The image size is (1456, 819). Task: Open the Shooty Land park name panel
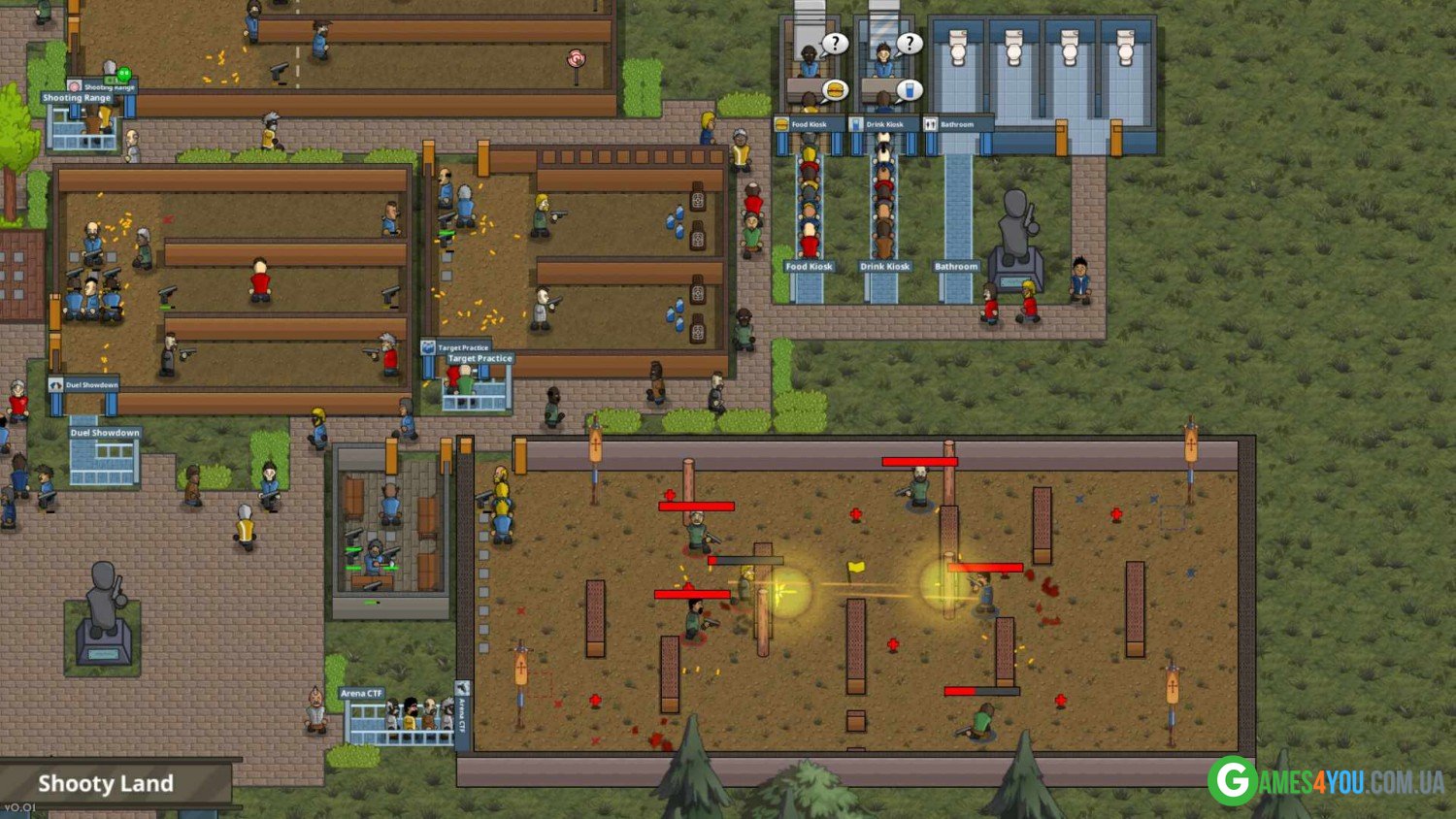(x=107, y=783)
